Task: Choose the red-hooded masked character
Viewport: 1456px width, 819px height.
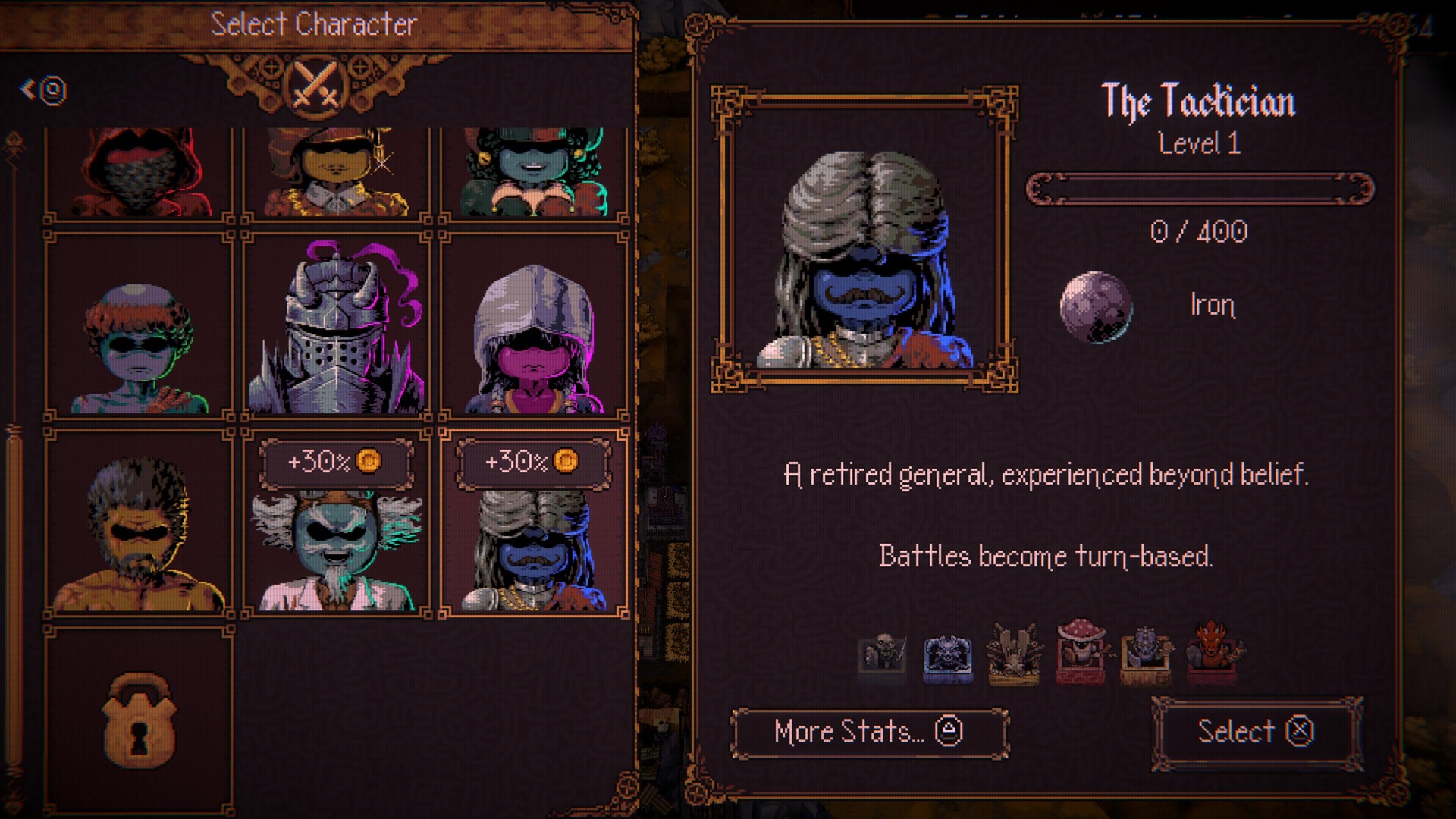Action: click(x=139, y=174)
